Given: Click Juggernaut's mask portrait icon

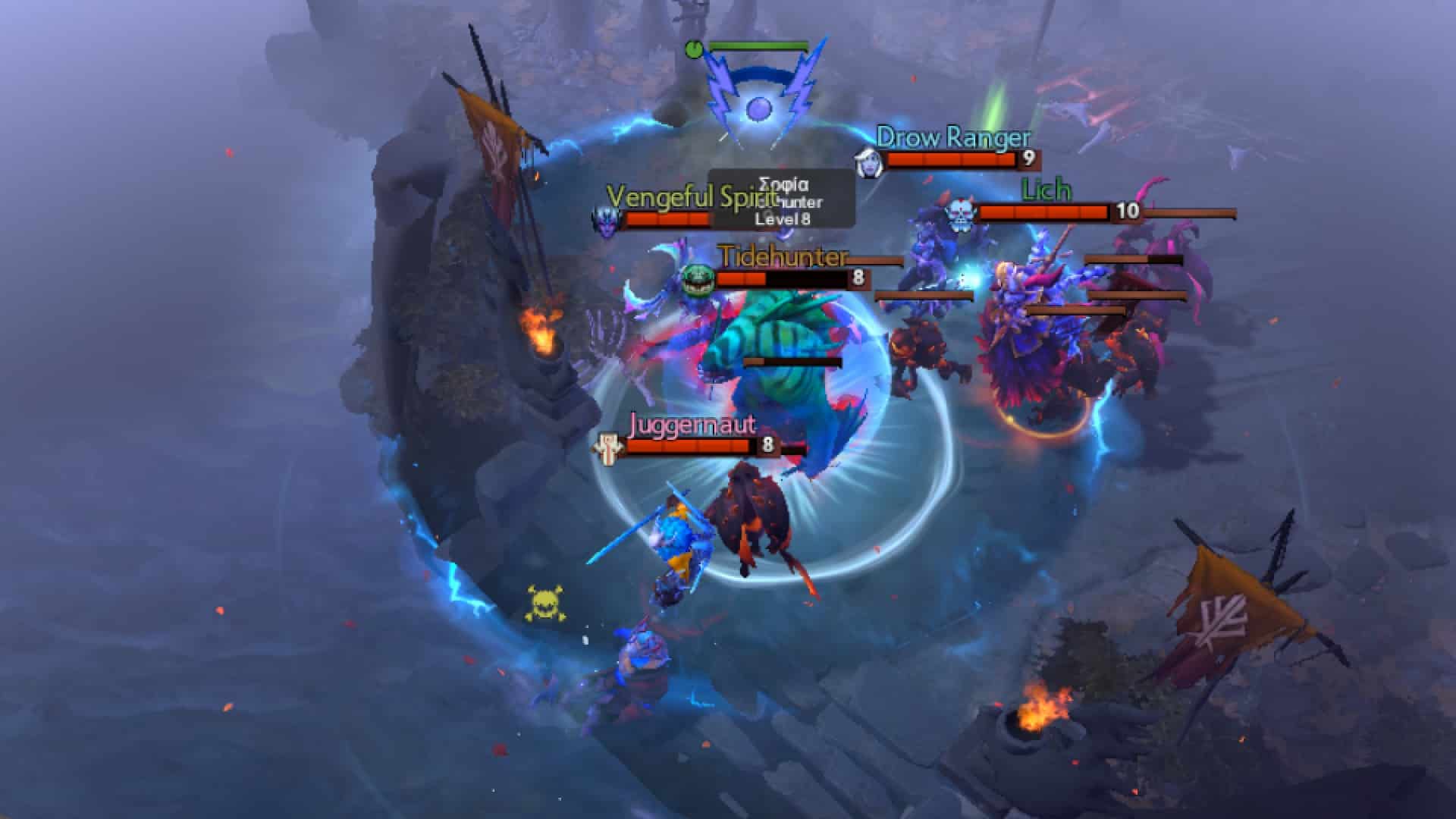Looking at the screenshot, I should pos(607,447).
